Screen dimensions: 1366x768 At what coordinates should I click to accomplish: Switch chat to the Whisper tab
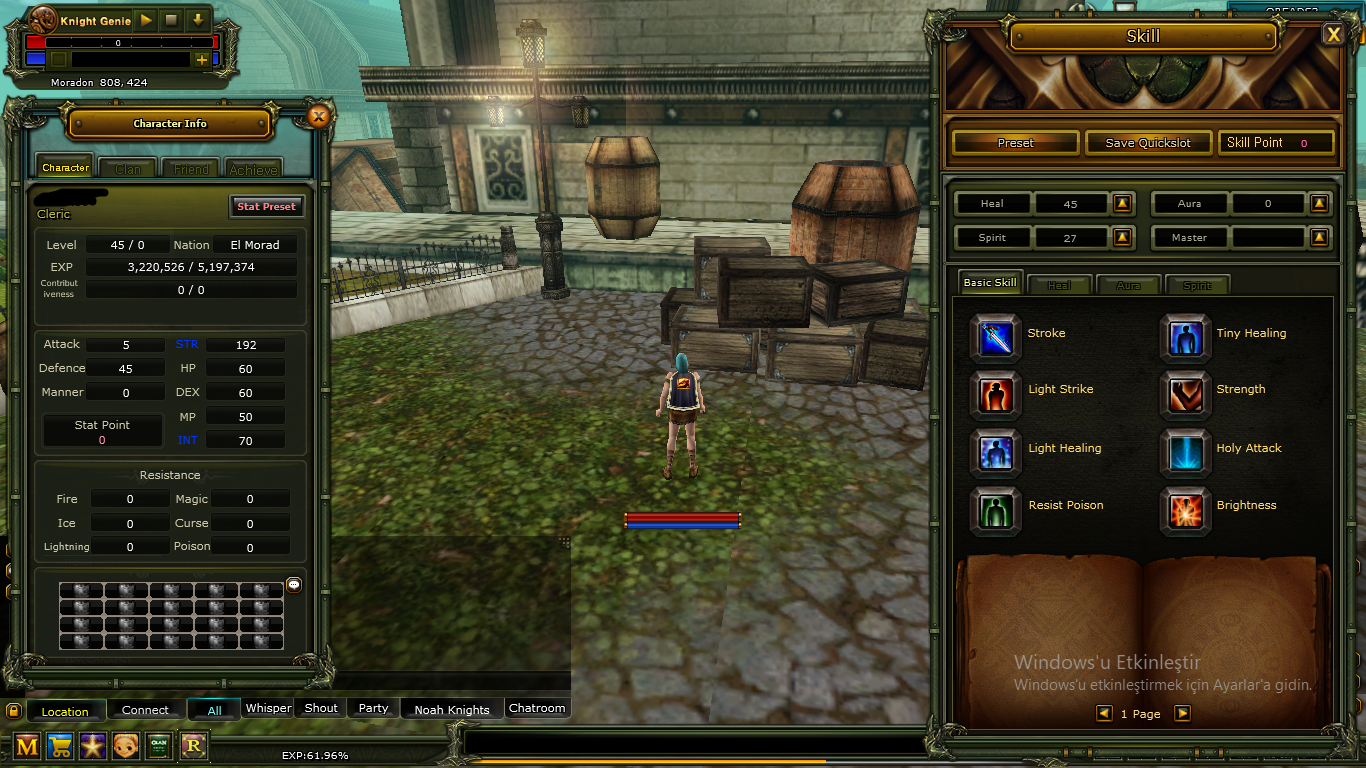pyautogui.click(x=268, y=708)
